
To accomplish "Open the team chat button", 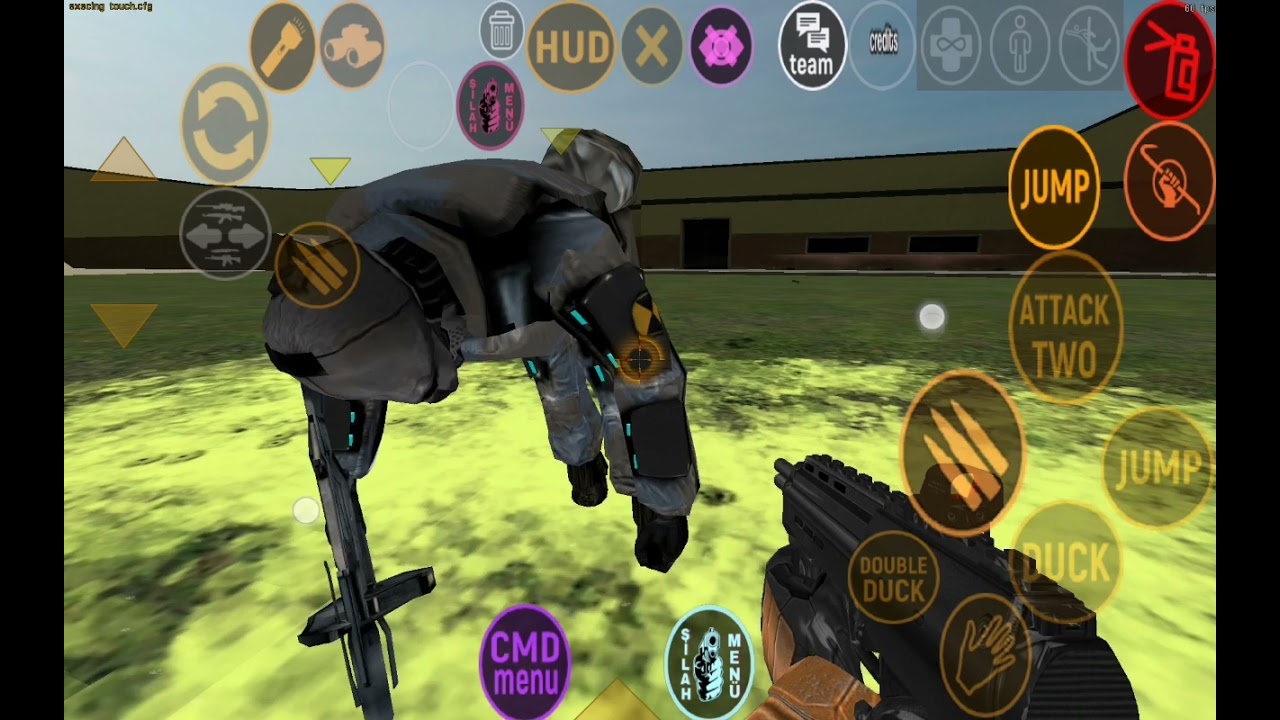I will tap(812, 47).
